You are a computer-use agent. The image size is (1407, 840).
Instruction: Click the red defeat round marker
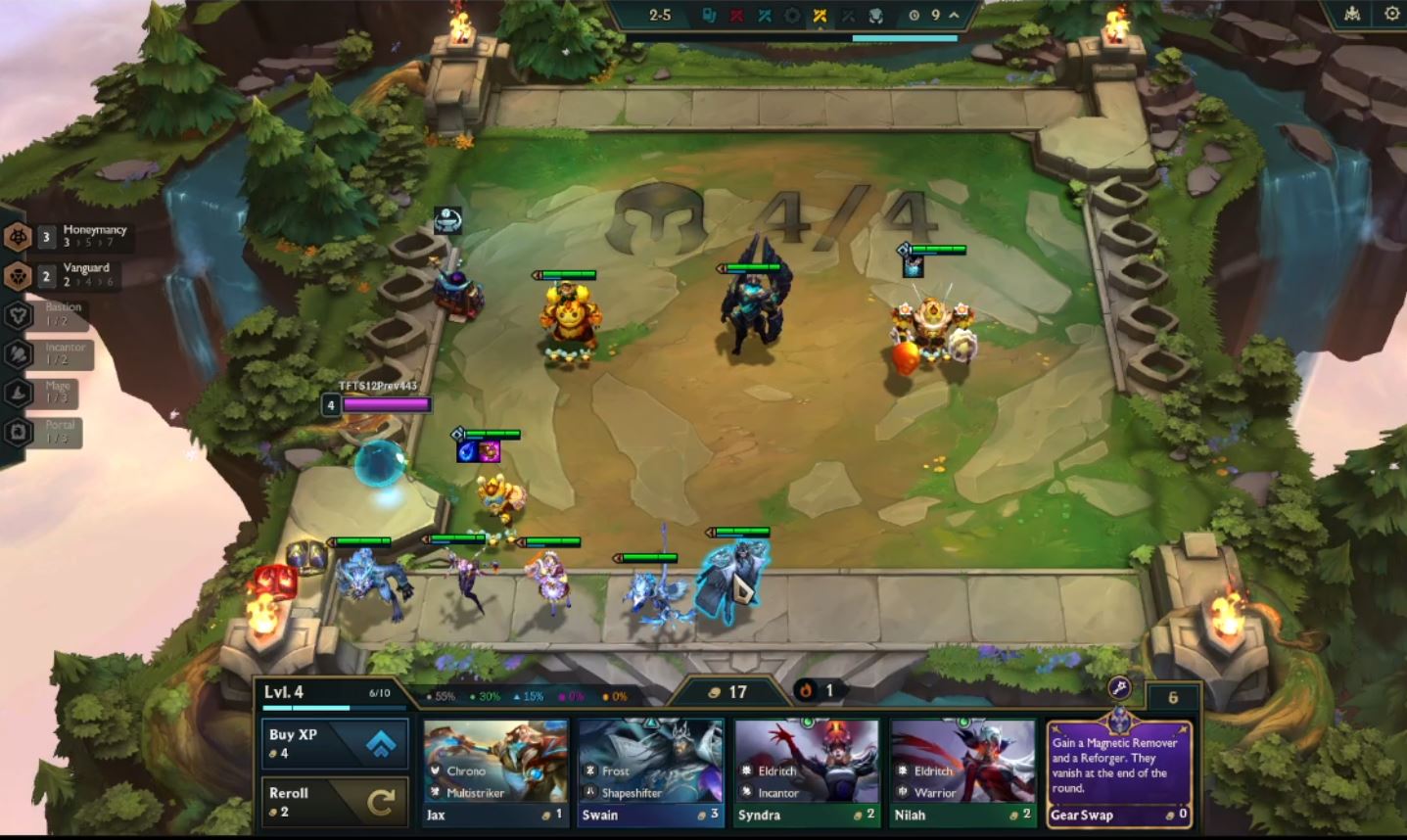[x=737, y=16]
